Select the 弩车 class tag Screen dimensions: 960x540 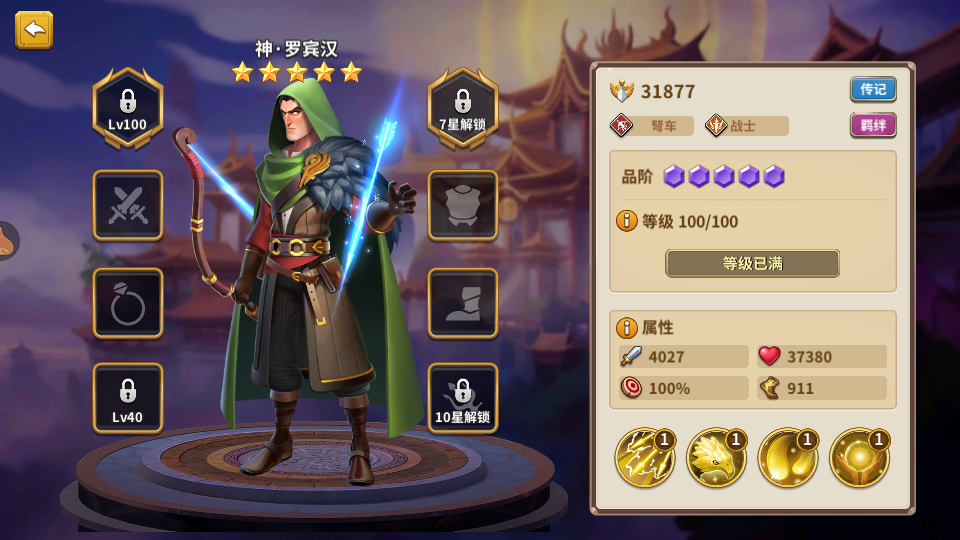(x=652, y=126)
